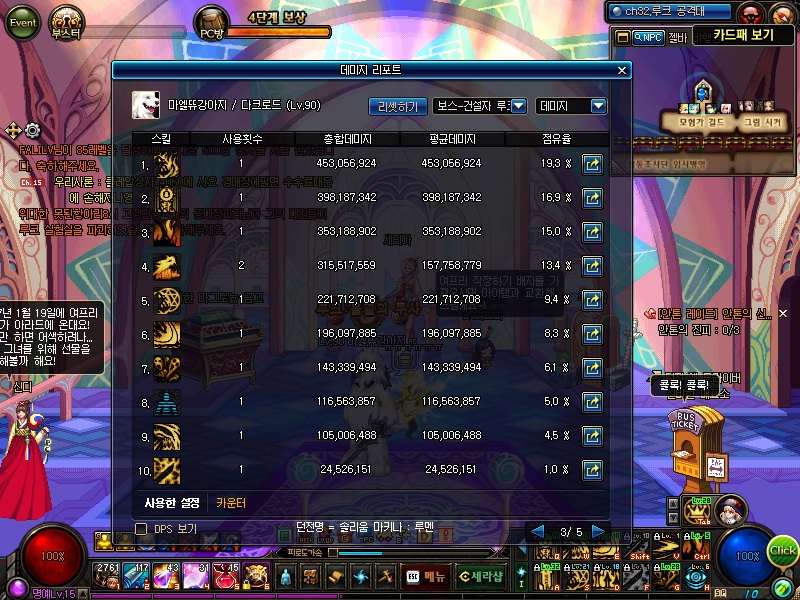Click the green Click button
This screenshot has width=800, height=600.
click(783, 550)
